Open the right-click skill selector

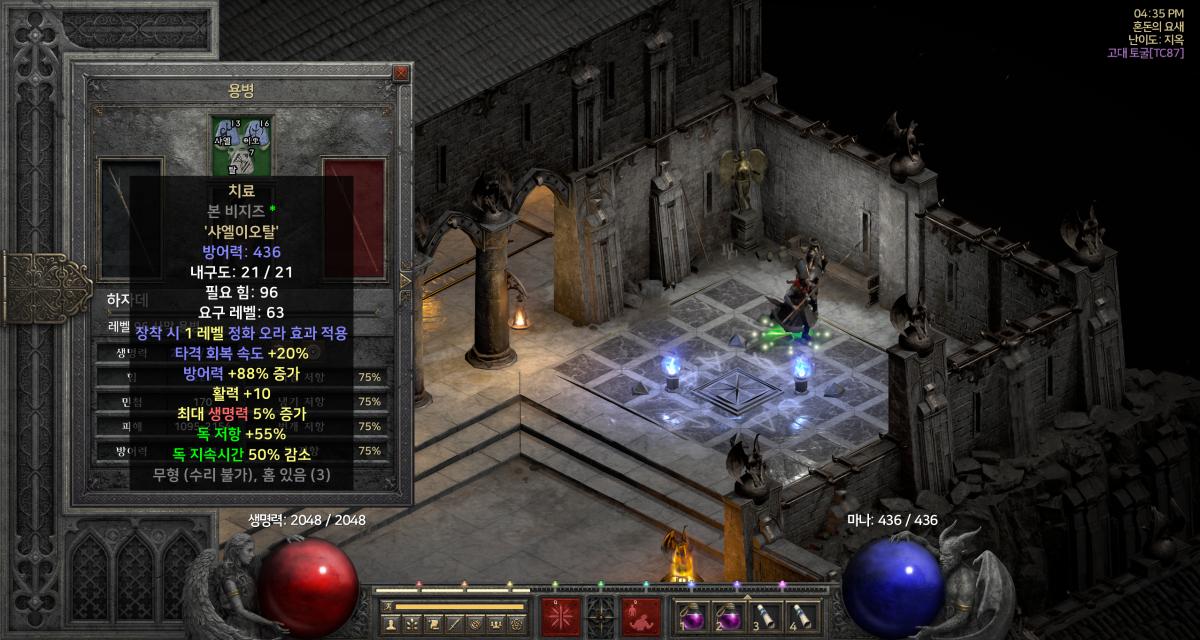(640, 615)
